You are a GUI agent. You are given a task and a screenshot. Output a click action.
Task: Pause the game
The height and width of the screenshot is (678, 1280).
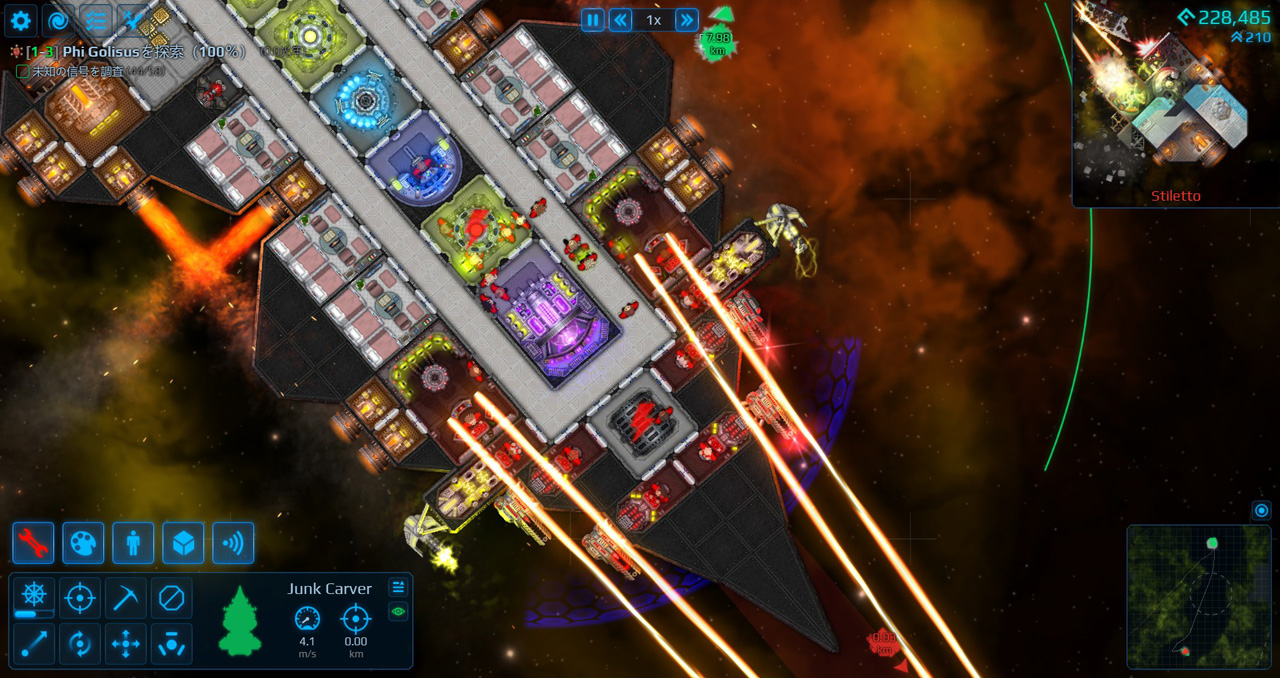593,20
